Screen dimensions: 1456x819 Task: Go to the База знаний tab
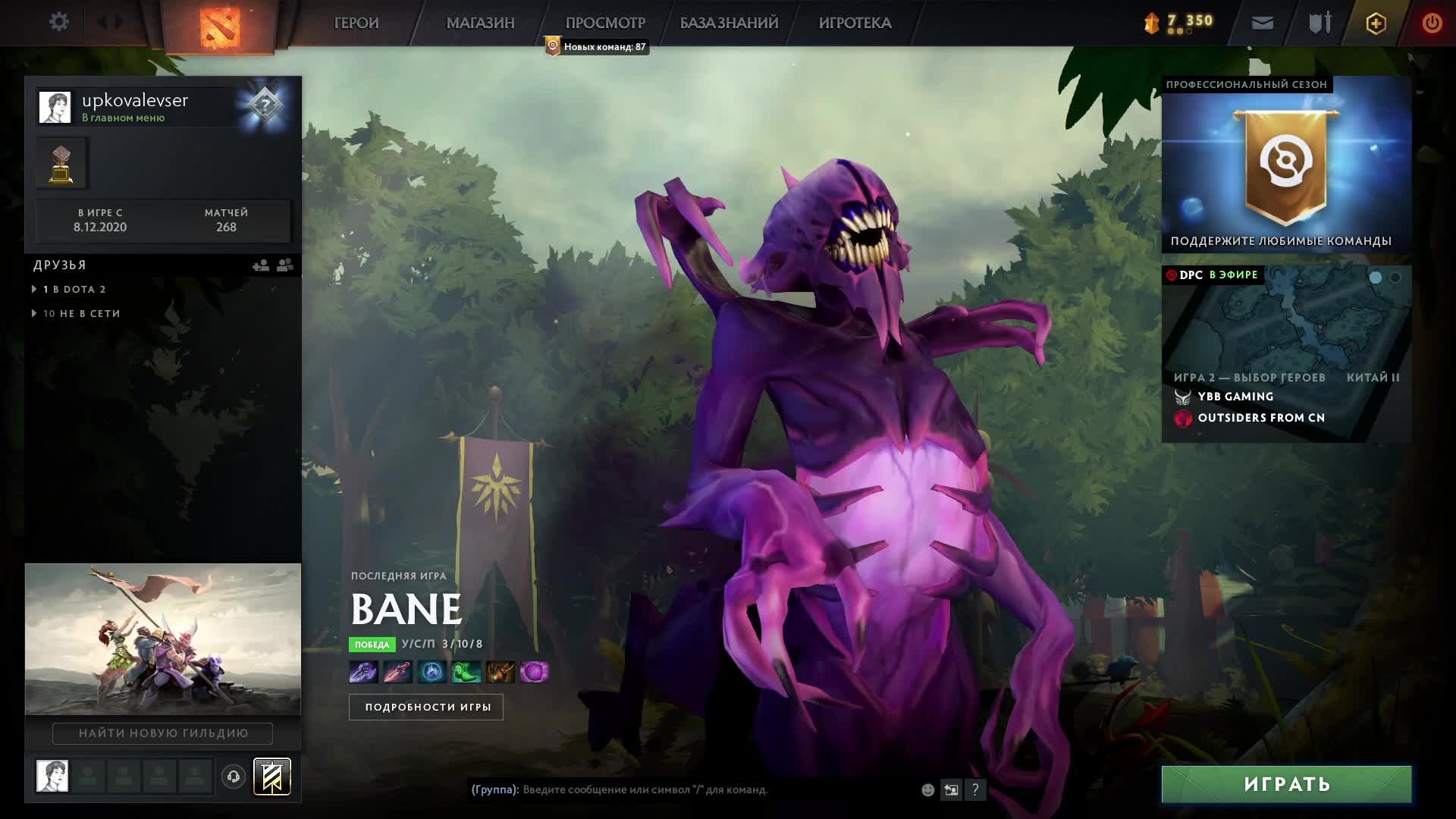click(x=729, y=23)
